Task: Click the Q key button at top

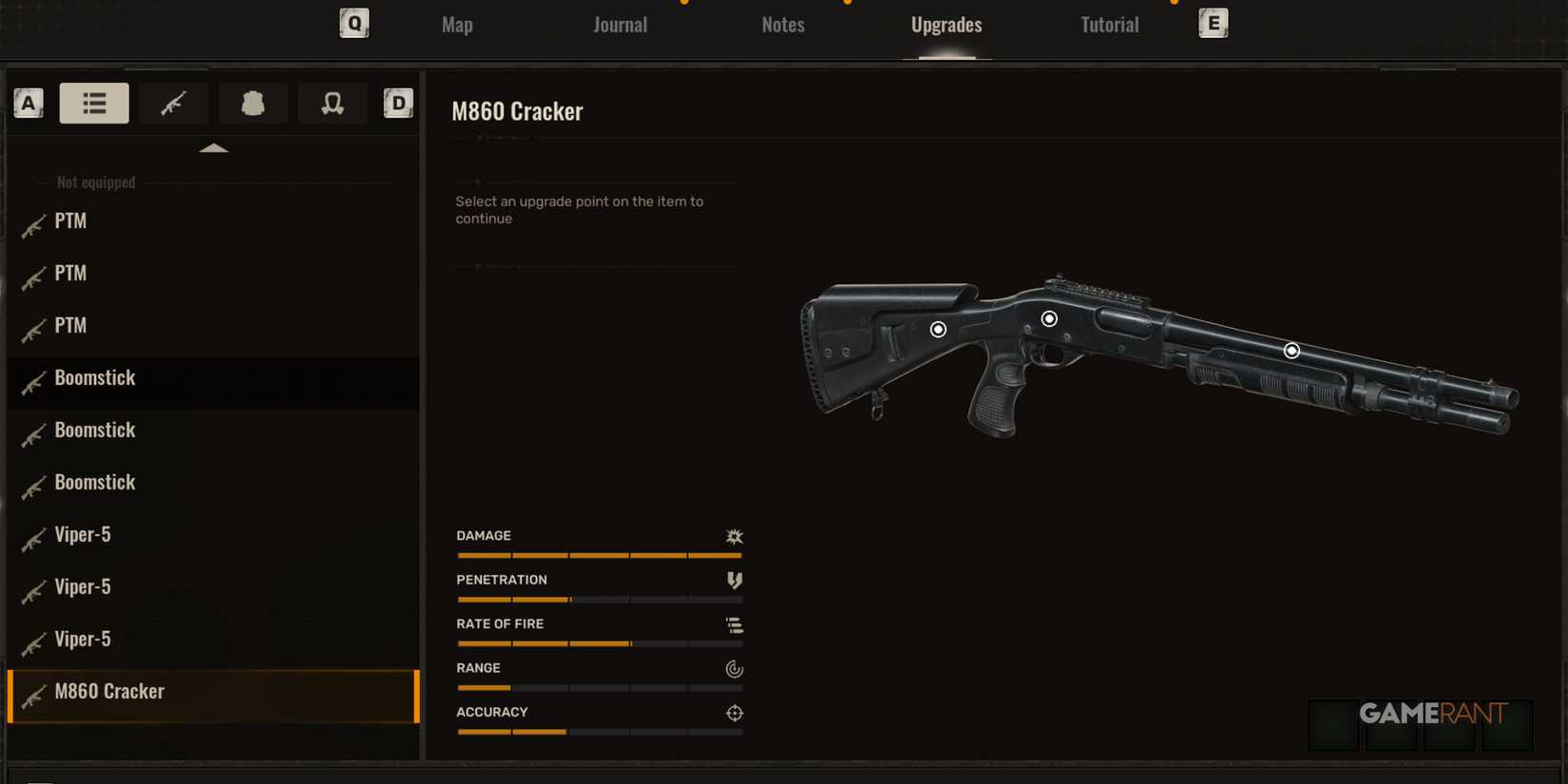Action: pos(353,24)
